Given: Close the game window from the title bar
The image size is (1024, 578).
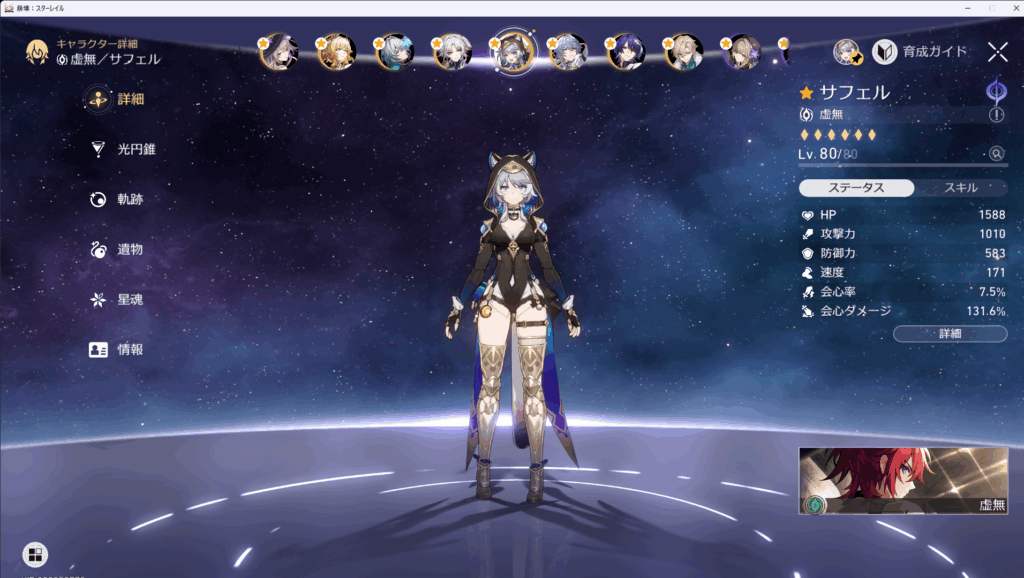Looking at the screenshot, I should (x=1009, y=7).
